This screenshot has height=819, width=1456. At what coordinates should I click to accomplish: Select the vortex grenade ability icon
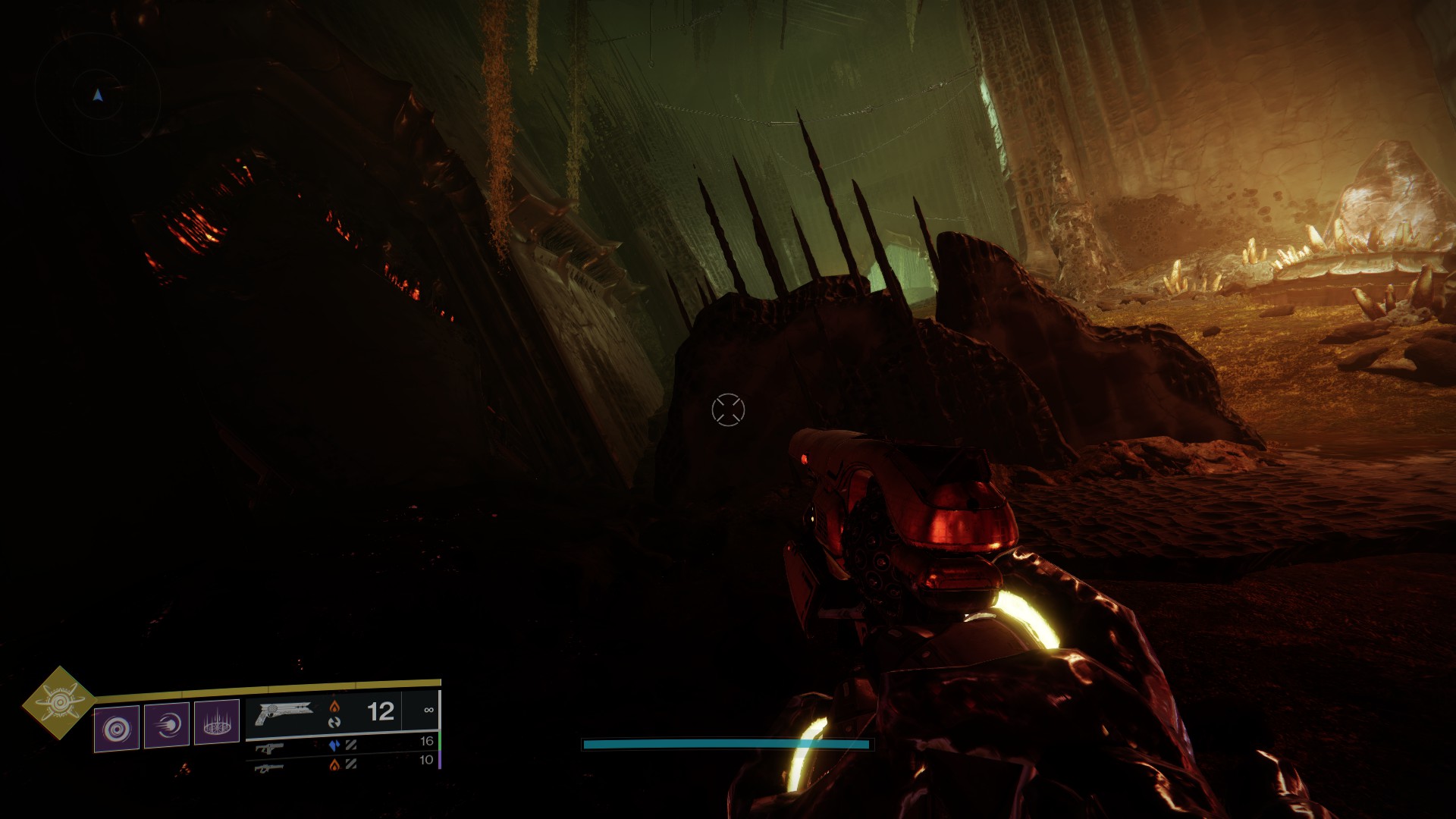(x=117, y=729)
